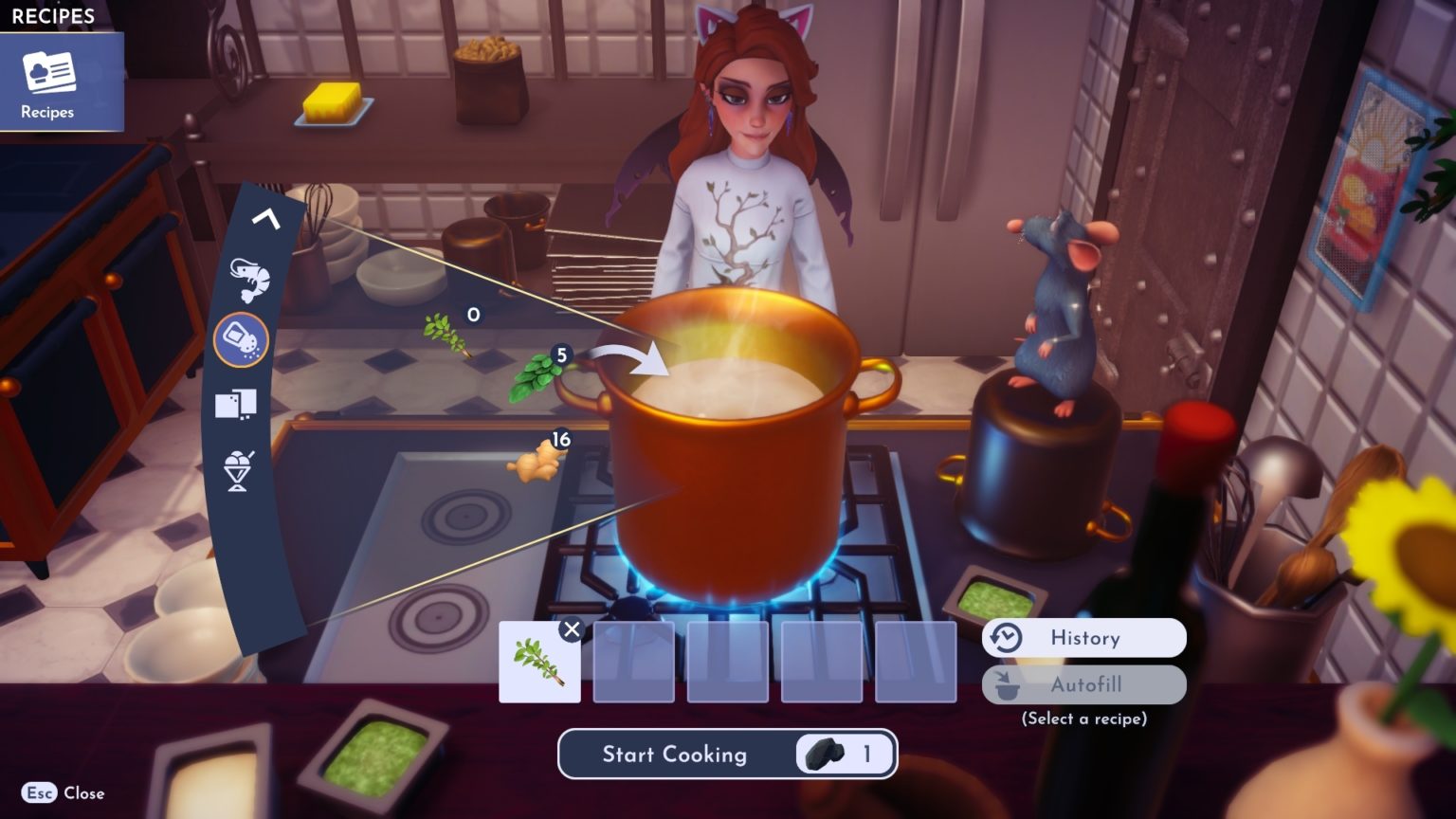This screenshot has height=819, width=1456.
Task: Deselect the herbs from the first cooking slot
Action: pyautogui.click(x=573, y=628)
